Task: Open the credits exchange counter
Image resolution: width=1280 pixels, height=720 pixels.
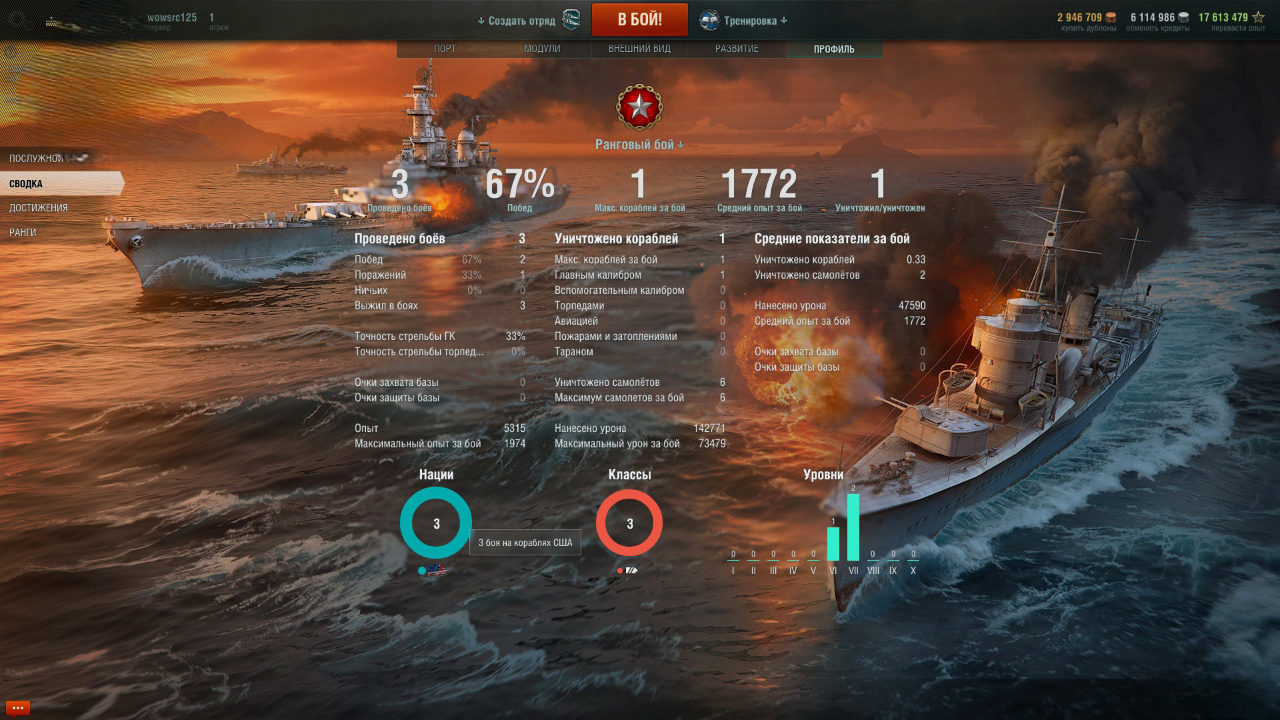Action: click(x=1159, y=20)
